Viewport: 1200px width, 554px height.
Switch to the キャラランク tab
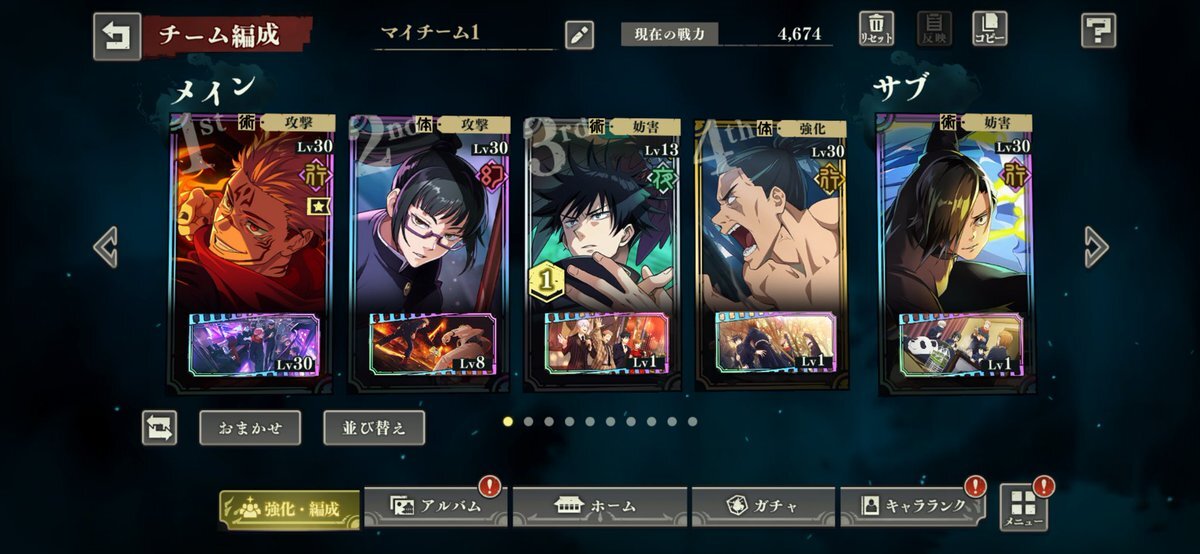tap(912, 506)
